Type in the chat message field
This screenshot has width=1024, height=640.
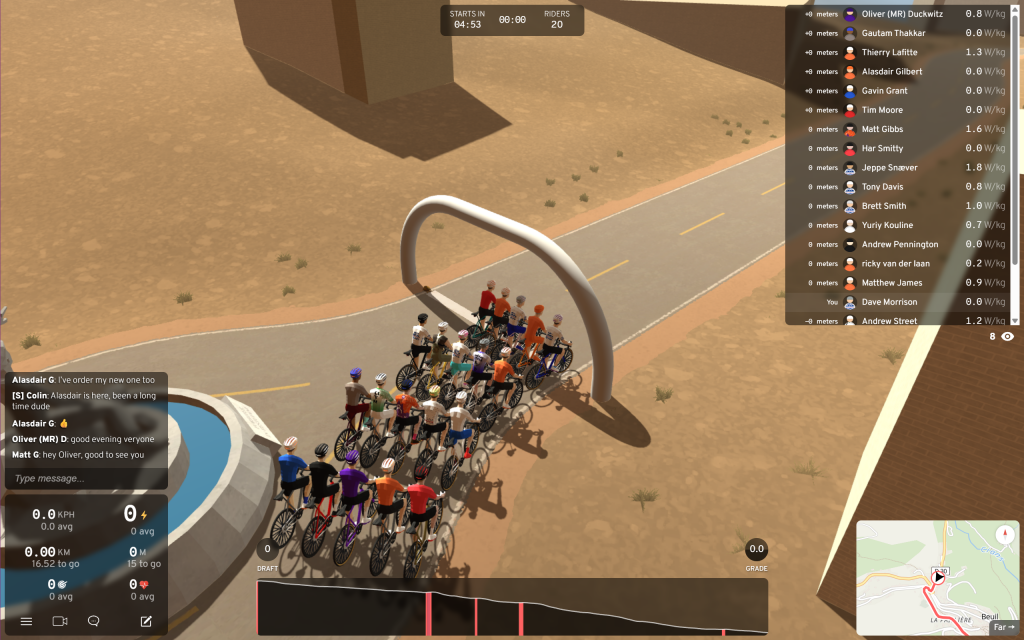pos(85,478)
